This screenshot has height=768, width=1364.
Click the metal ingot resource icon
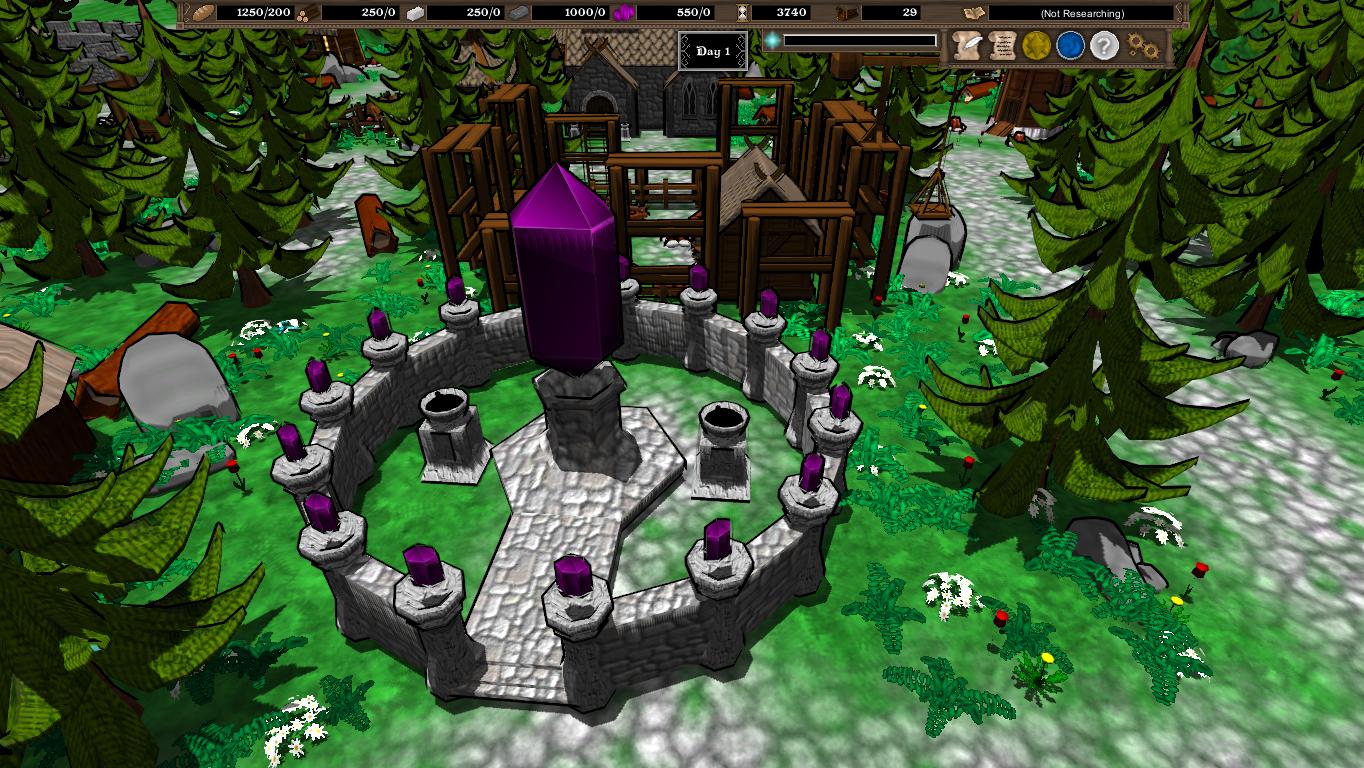[516, 13]
